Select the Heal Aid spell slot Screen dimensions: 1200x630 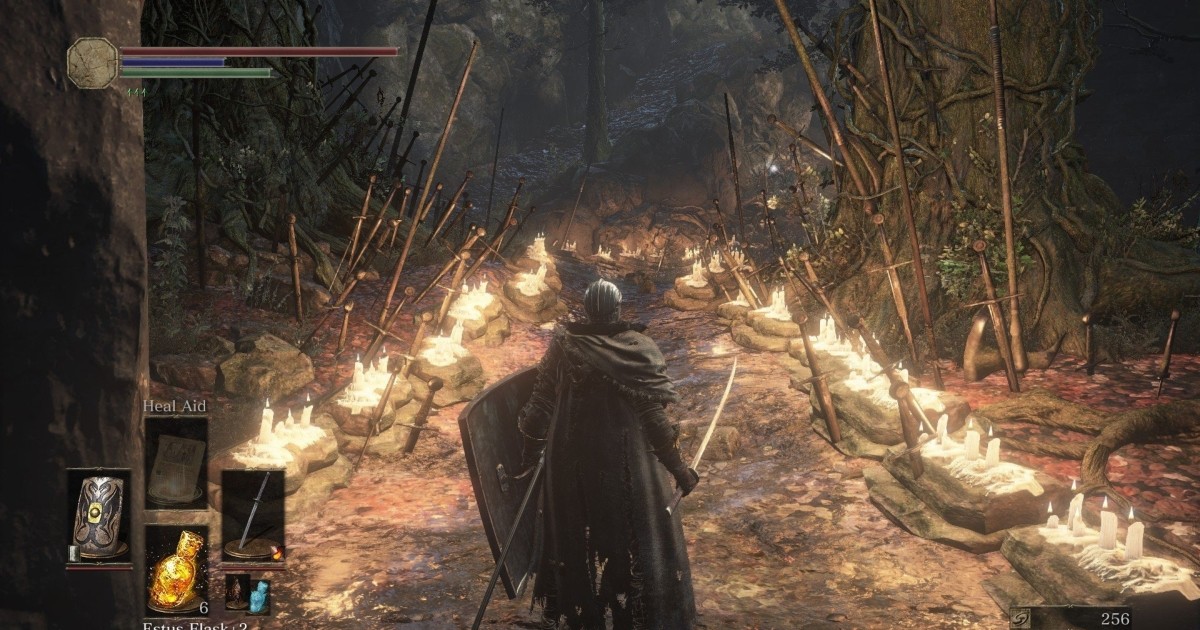[x=176, y=462]
